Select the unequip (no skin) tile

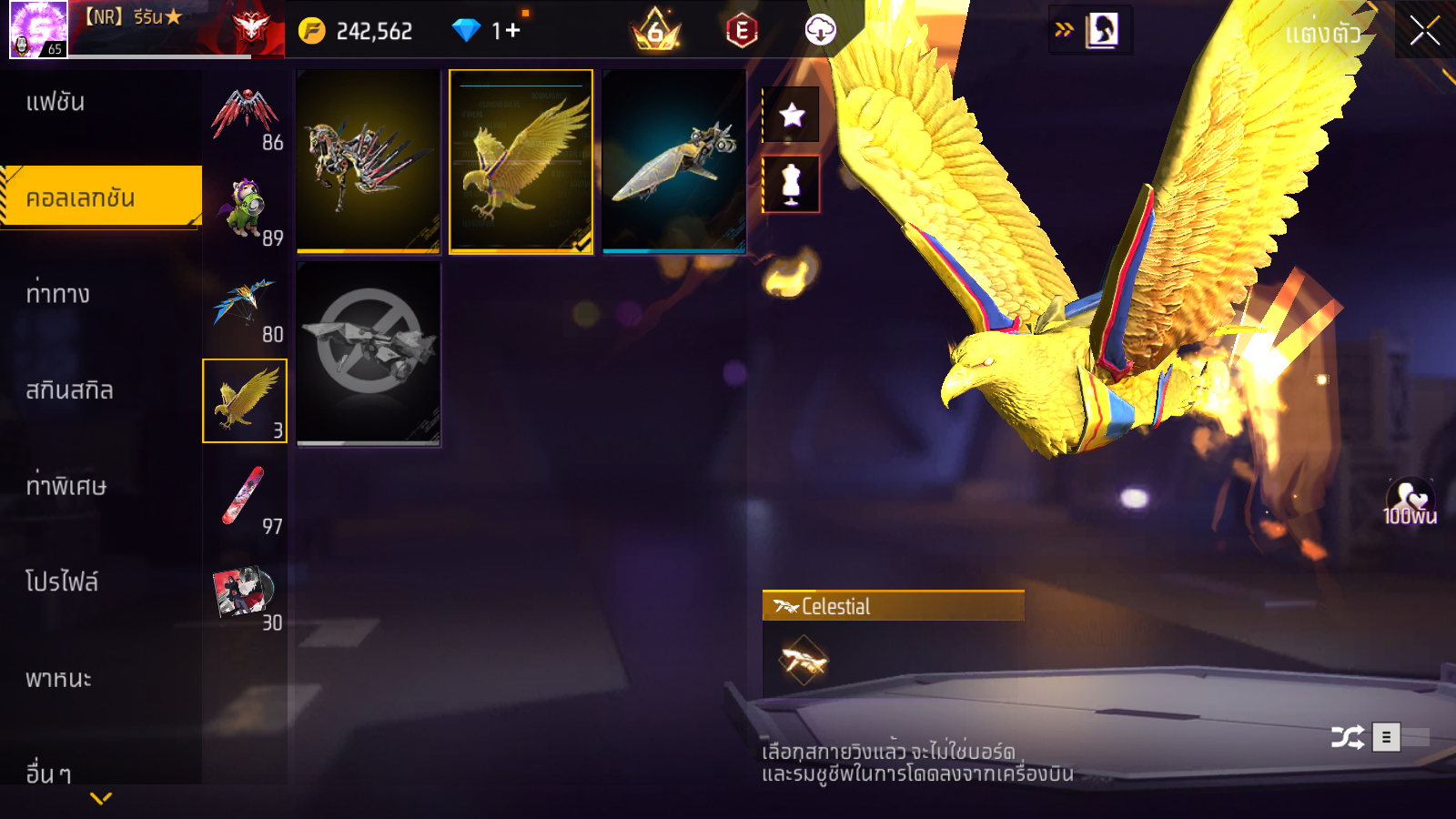click(369, 353)
